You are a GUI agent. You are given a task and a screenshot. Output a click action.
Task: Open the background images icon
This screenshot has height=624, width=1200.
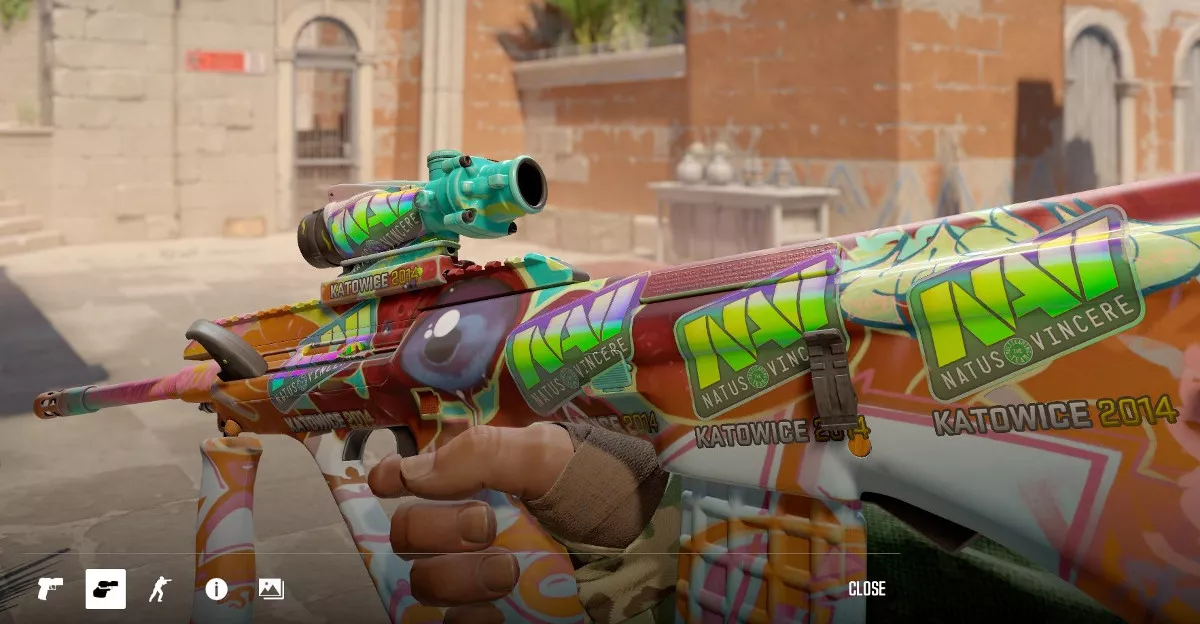[x=271, y=589]
